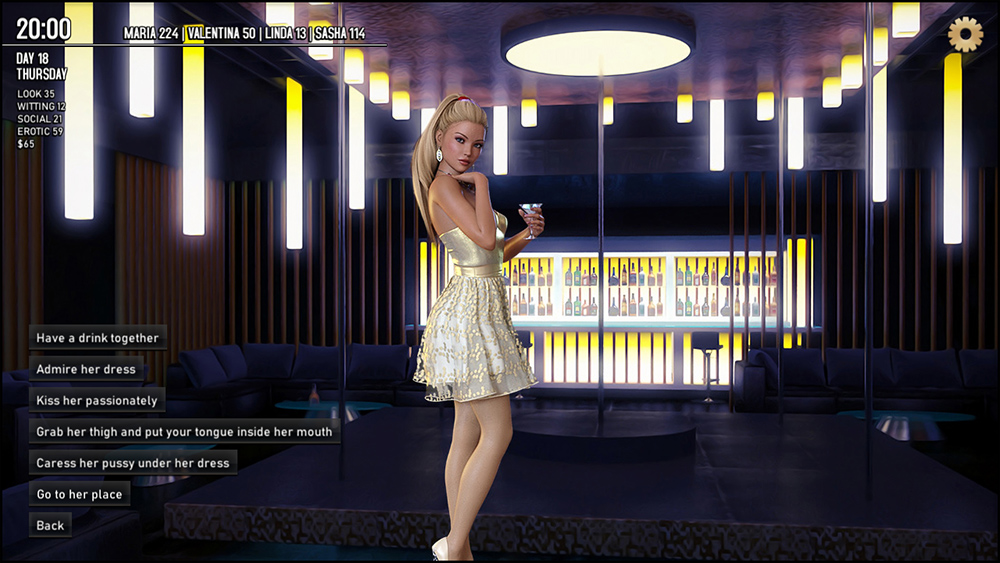Open settings with the gear icon
Viewport: 1000px width, 563px height.
coord(965,35)
